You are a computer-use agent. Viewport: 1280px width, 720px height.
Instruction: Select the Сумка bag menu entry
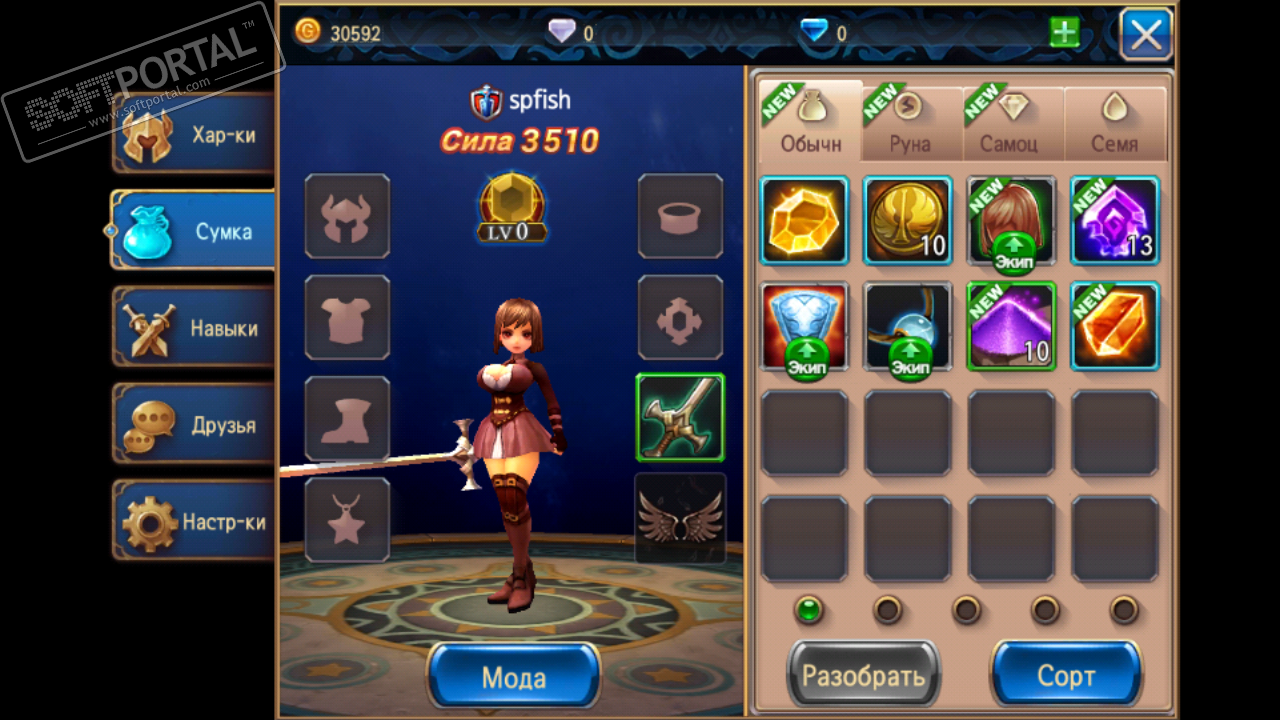click(x=194, y=231)
